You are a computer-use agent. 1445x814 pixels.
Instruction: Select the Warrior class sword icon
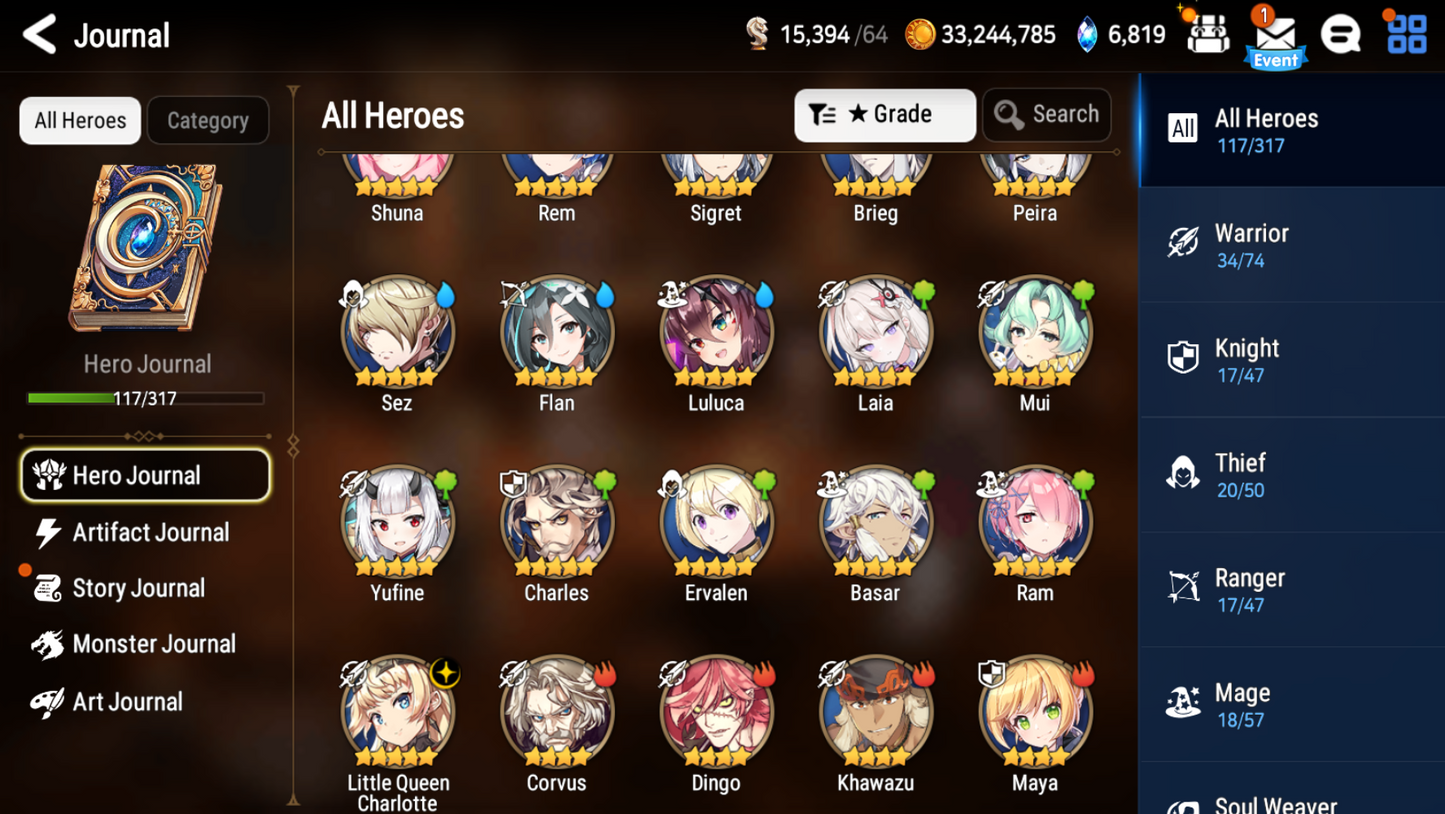(1184, 243)
